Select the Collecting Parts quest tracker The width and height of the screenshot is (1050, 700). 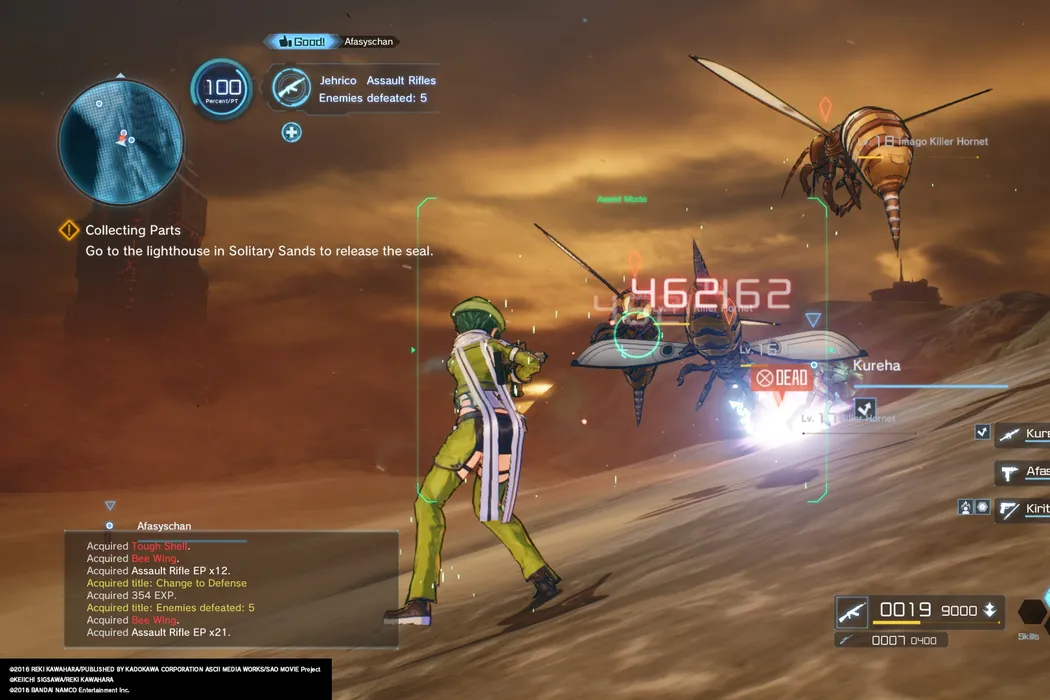click(x=133, y=231)
